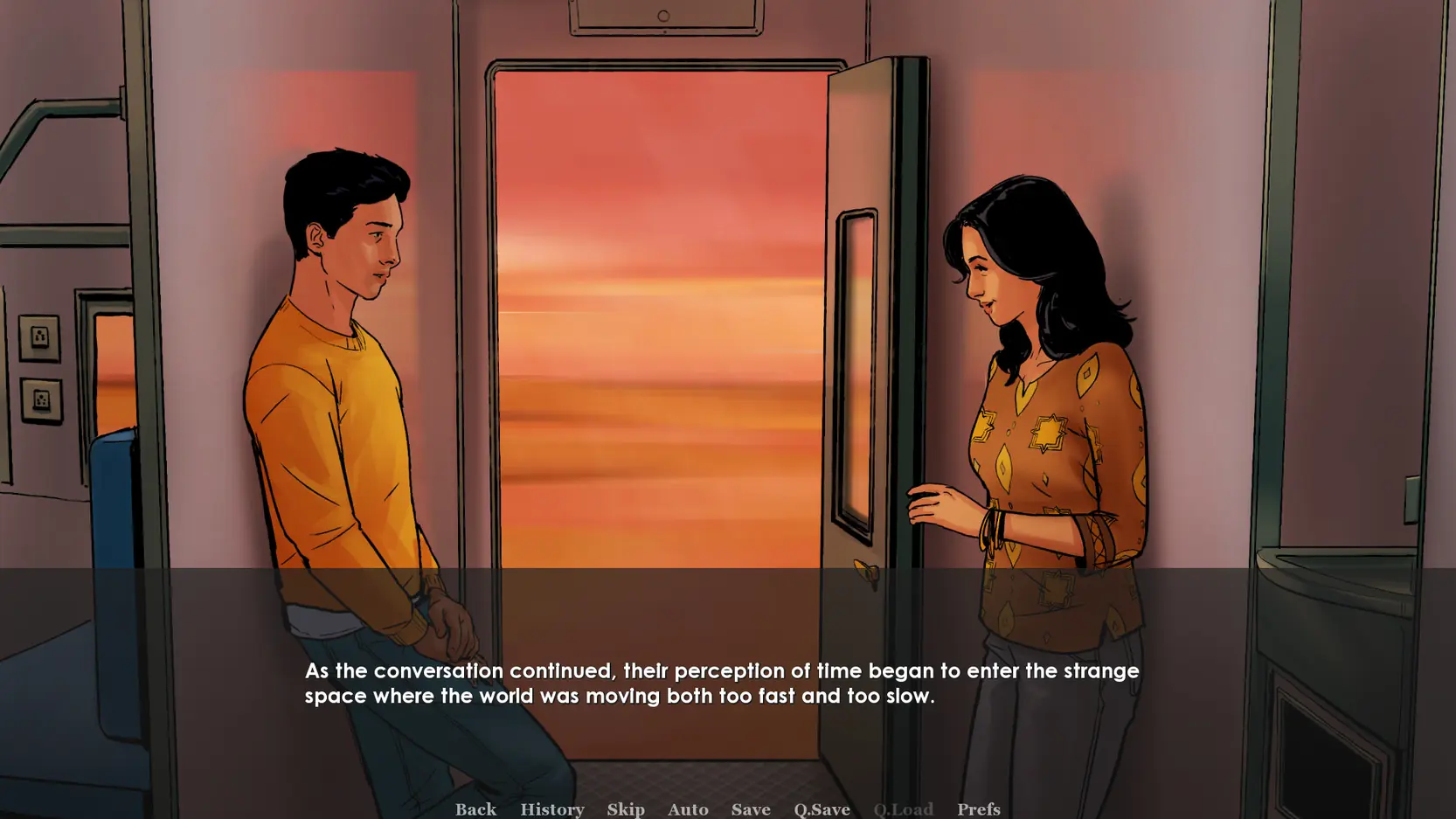Load the quick save via Q.Load

(903, 809)
